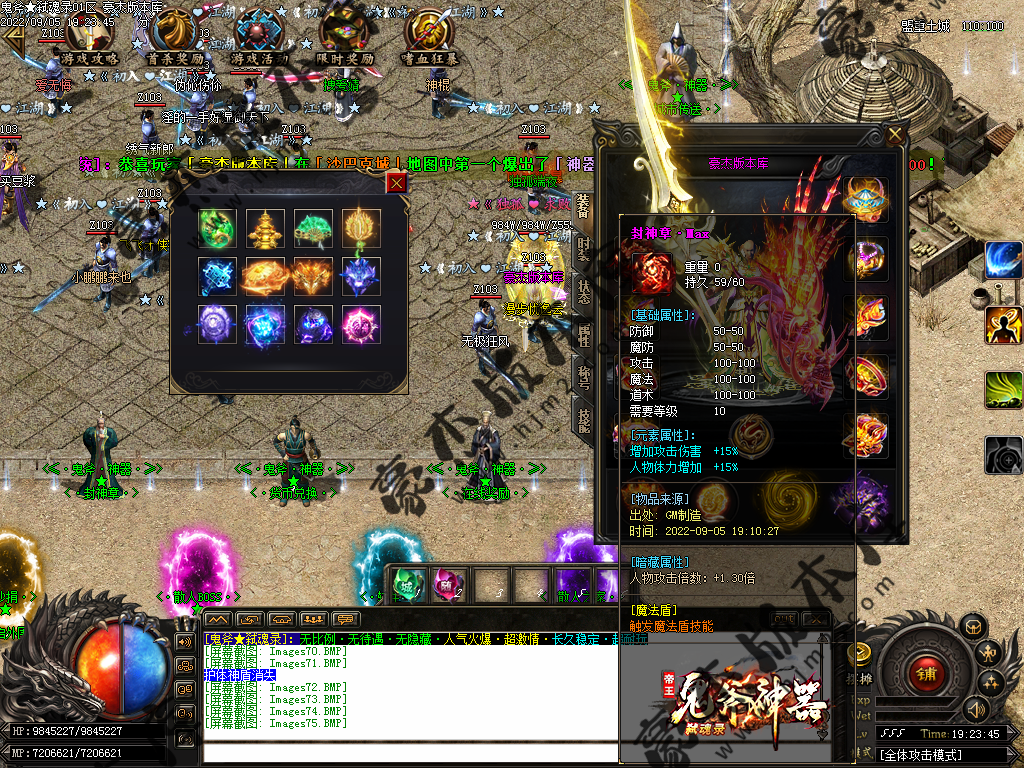Activate the 嗜血狂暴 bloodthirst icon
This screenshot has width=1024, height=768.
[430, 36]
